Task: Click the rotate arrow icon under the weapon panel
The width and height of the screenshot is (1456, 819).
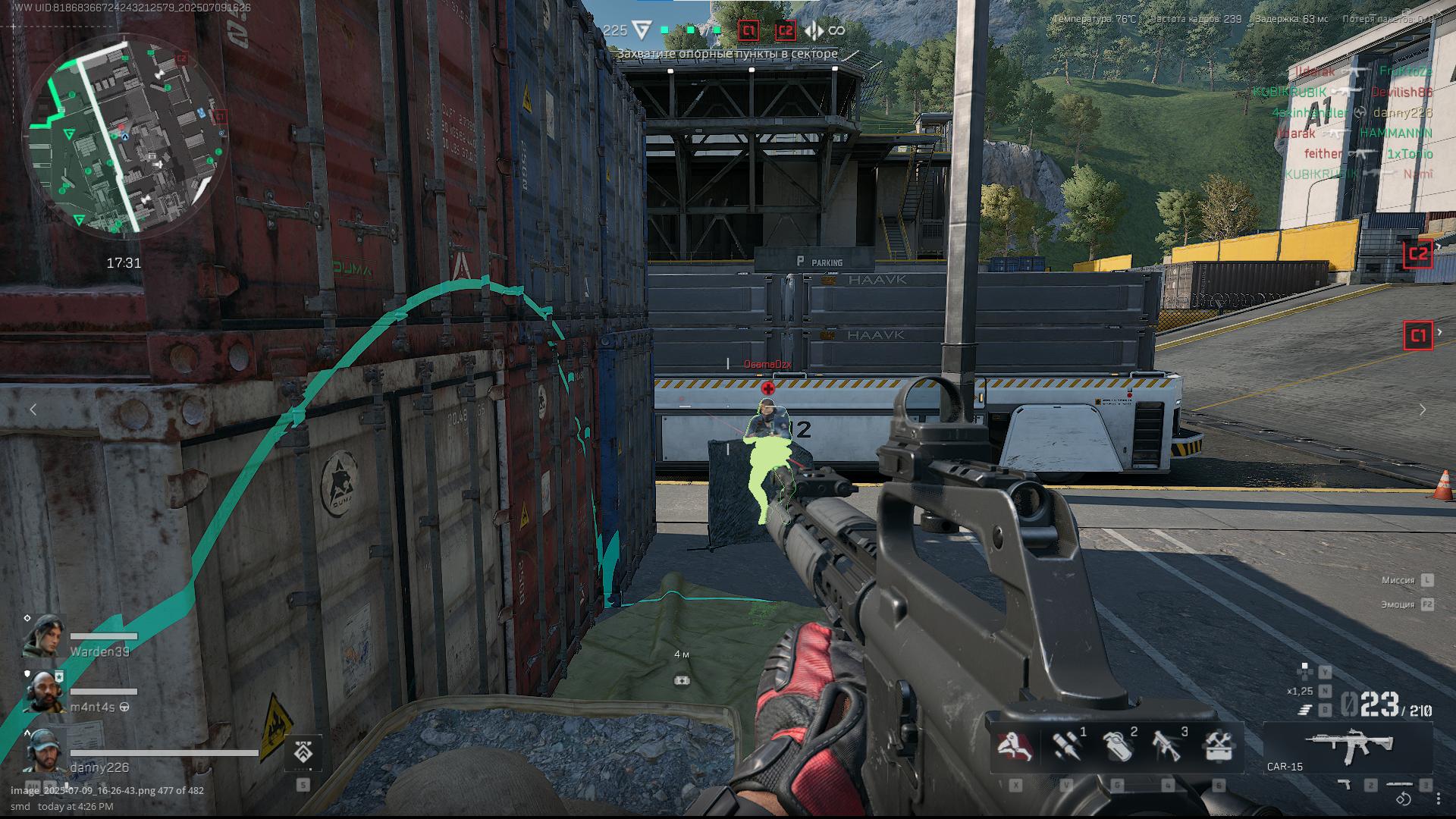Action: pos(1404,799)
